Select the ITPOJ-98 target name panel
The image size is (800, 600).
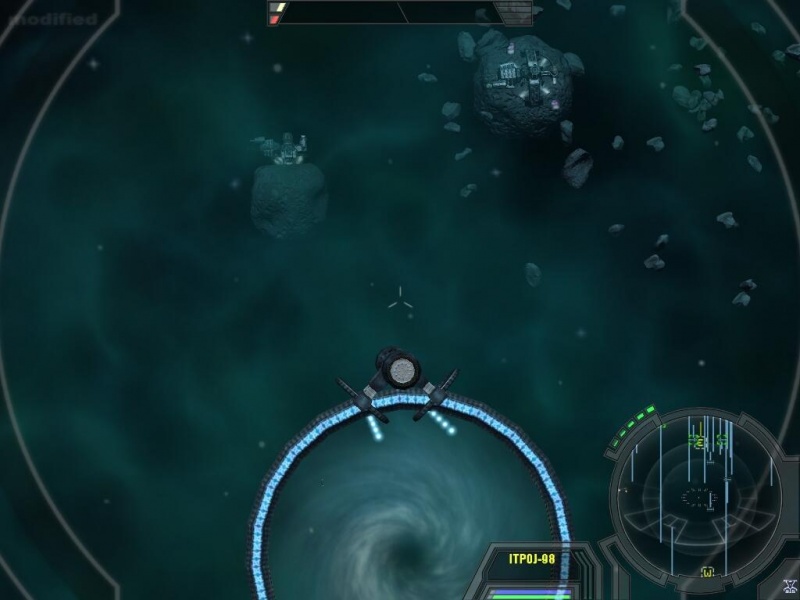[x=531, y=559]
